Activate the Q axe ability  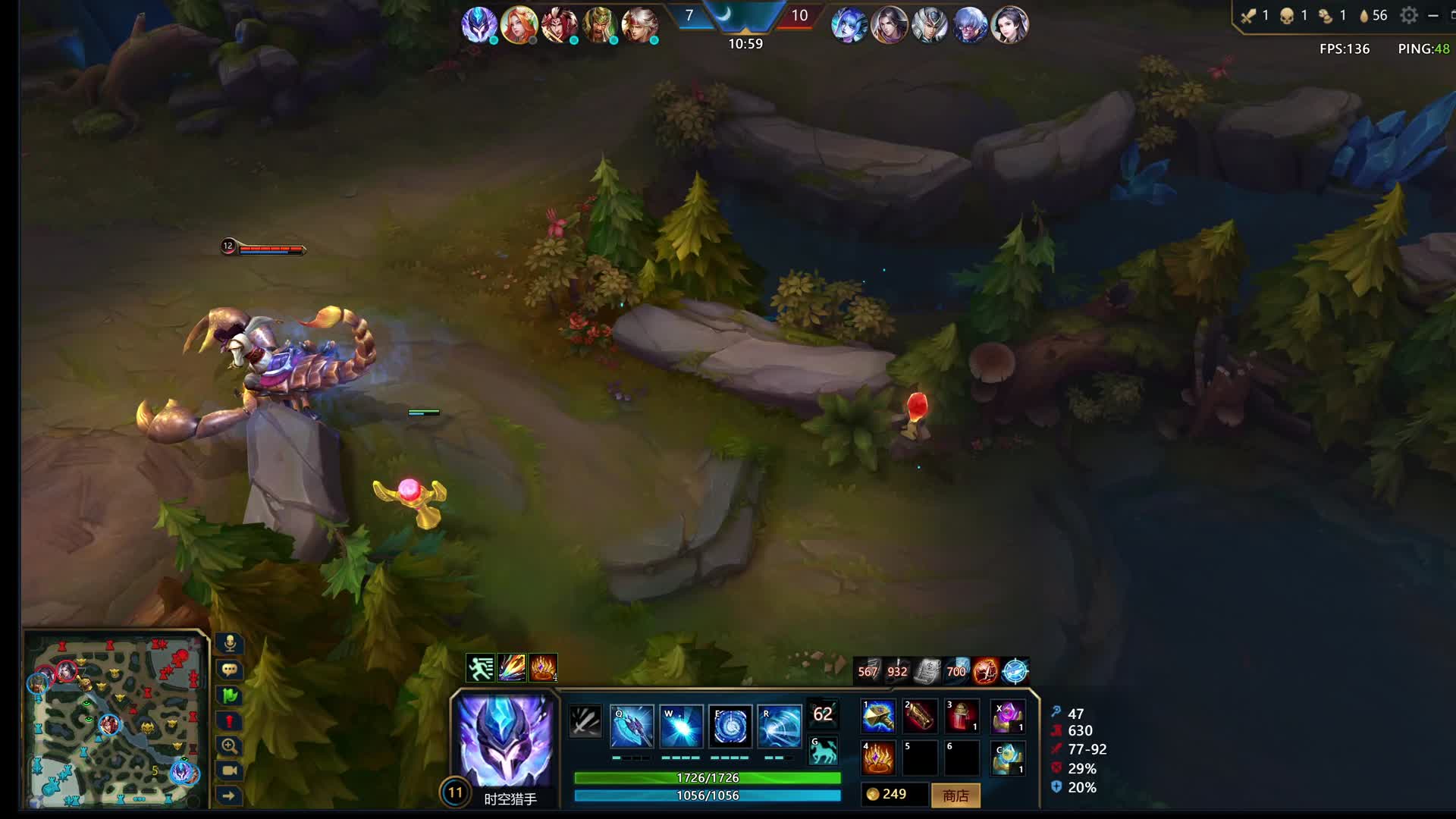click(632, 726)
